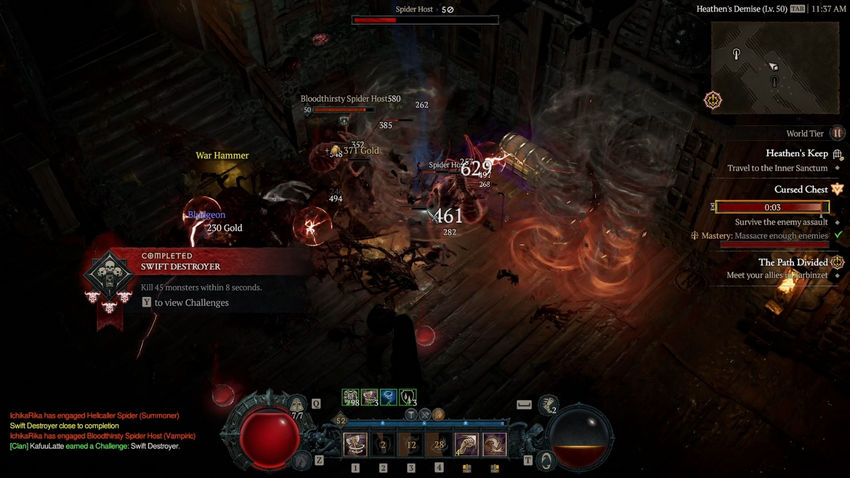Open the minimap
The image size is (850, 478).
[x=774, y=66]
